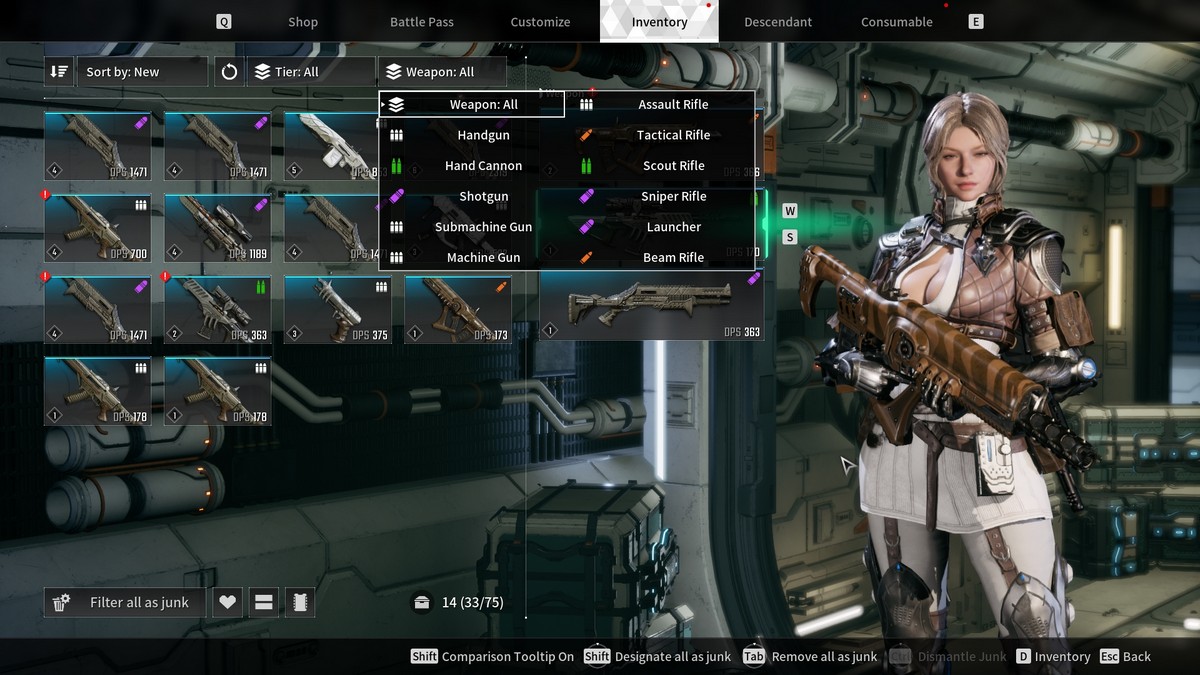Filter weapons by Hand Cannon
This screenshot has width=1200, height=675.
click(x=483, y=166)
